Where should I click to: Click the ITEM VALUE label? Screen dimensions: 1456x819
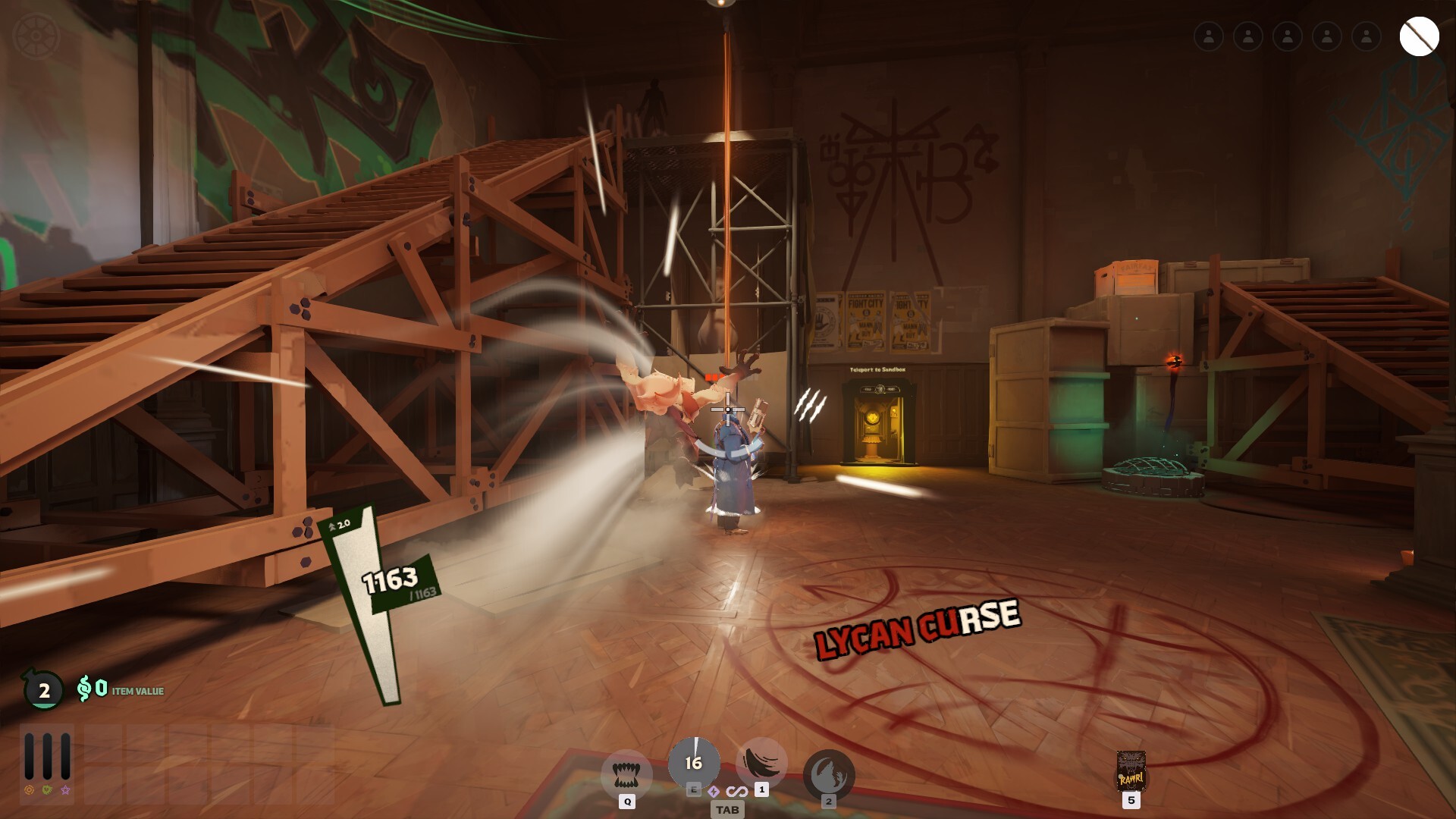pos(136,692)
